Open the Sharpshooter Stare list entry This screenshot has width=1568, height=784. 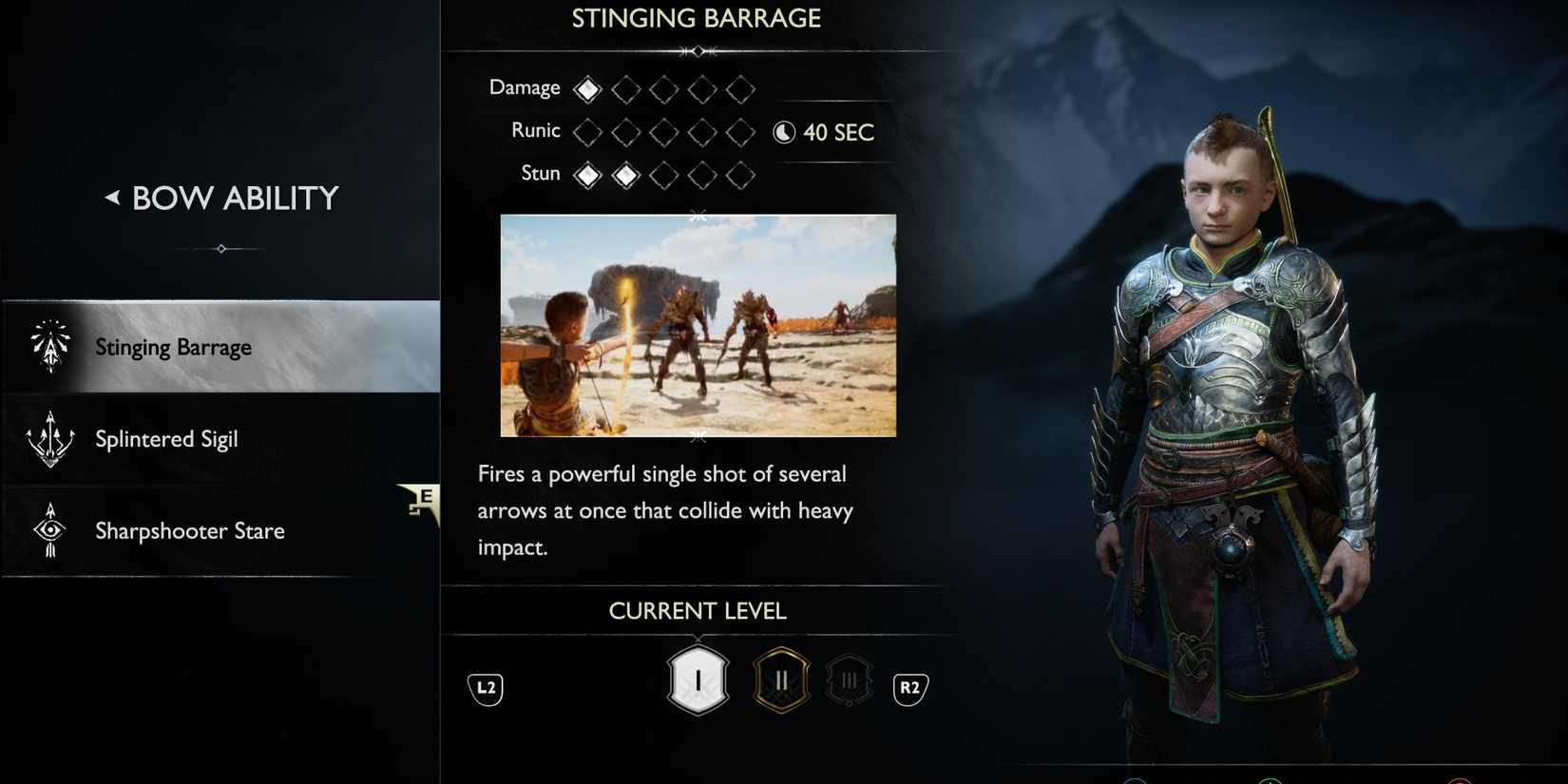(190, 530)
